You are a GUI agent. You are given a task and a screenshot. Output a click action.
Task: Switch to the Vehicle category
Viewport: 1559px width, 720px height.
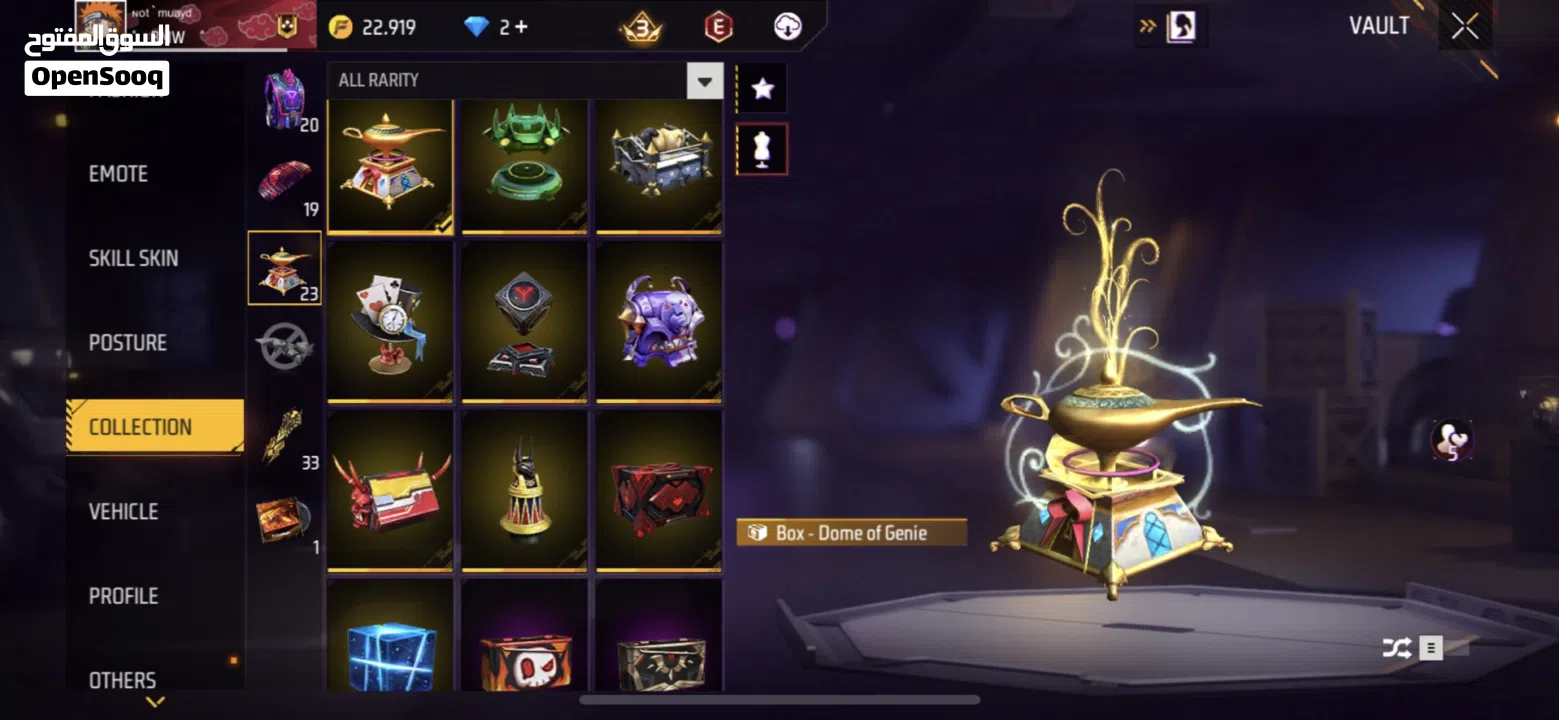[x=124, y=512]
